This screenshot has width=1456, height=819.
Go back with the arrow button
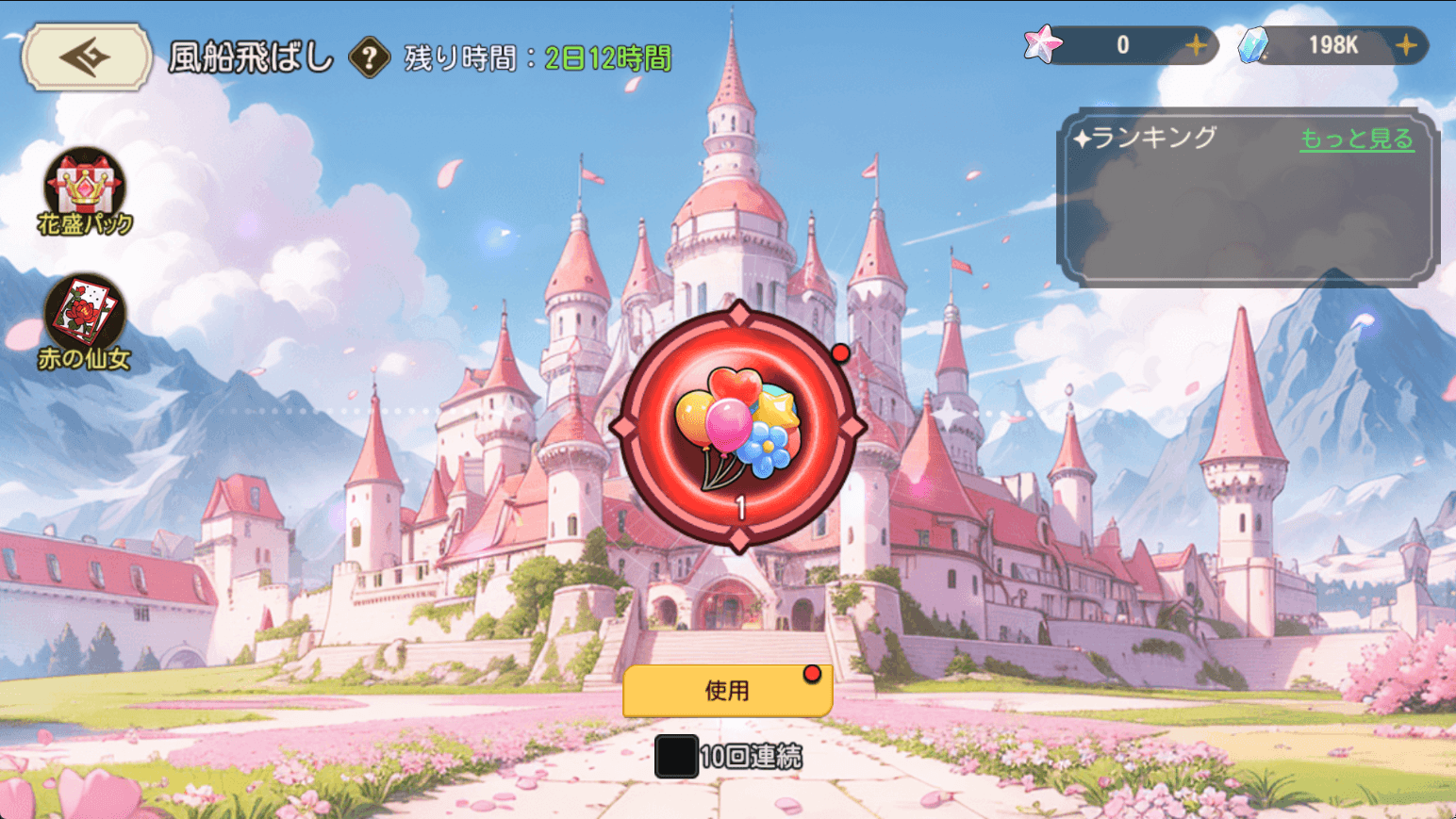click(86, 57)
